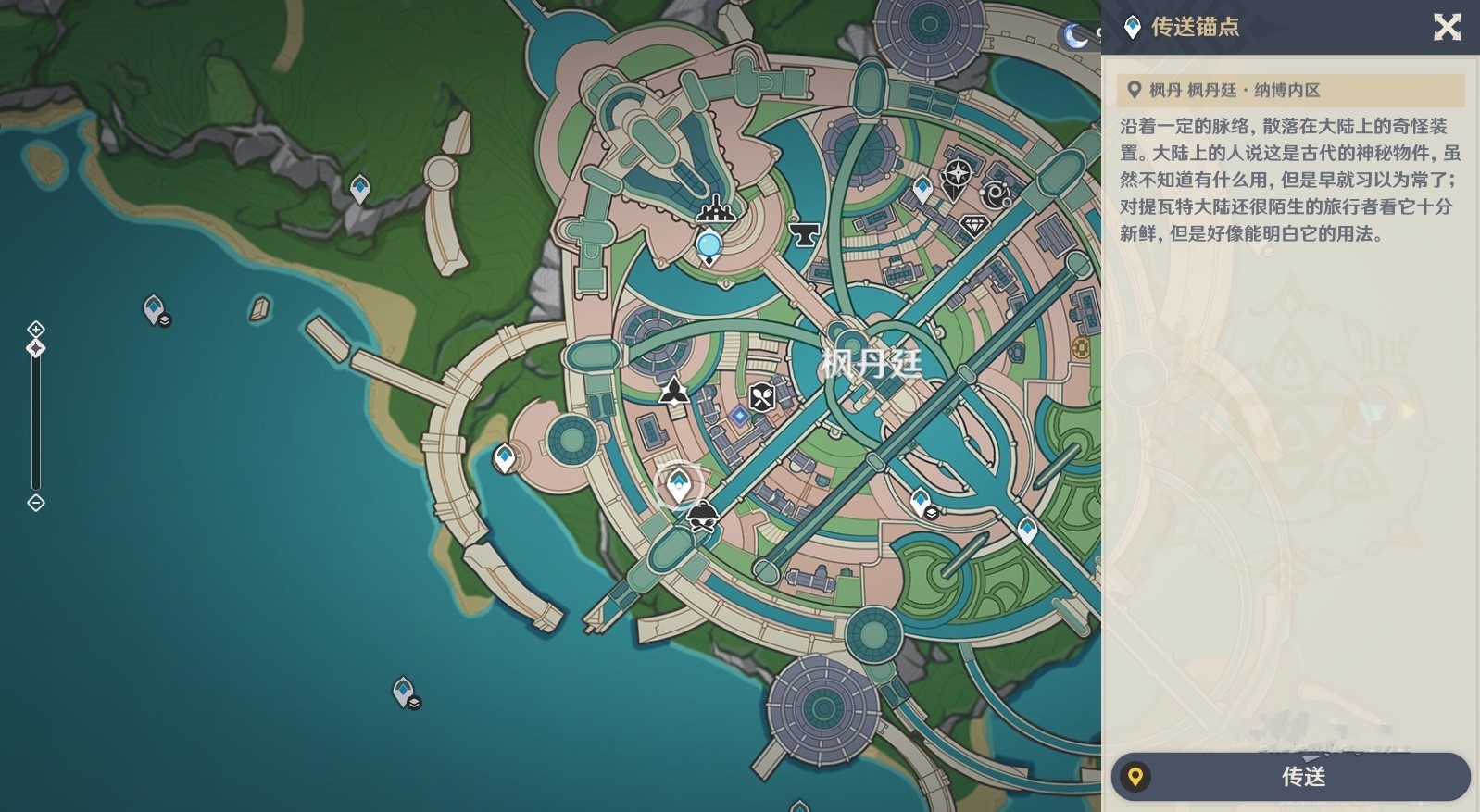This screenshot has height=812, width=1480.
Task: Select the waypoint left of the Adventurers' Guild marker
Action: pyautogui.click(x=922, y=189)
